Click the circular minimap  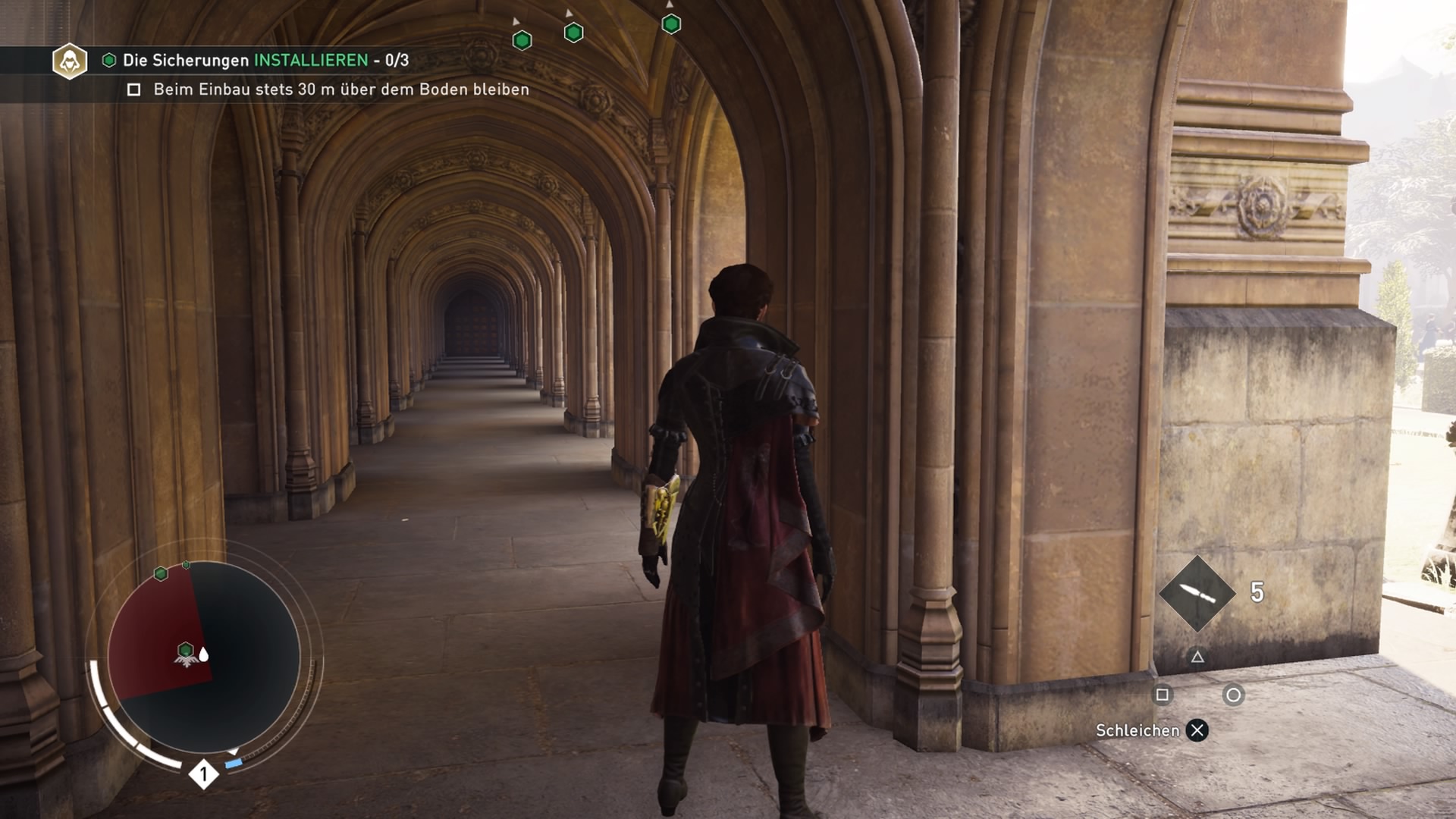coord(204,657)
